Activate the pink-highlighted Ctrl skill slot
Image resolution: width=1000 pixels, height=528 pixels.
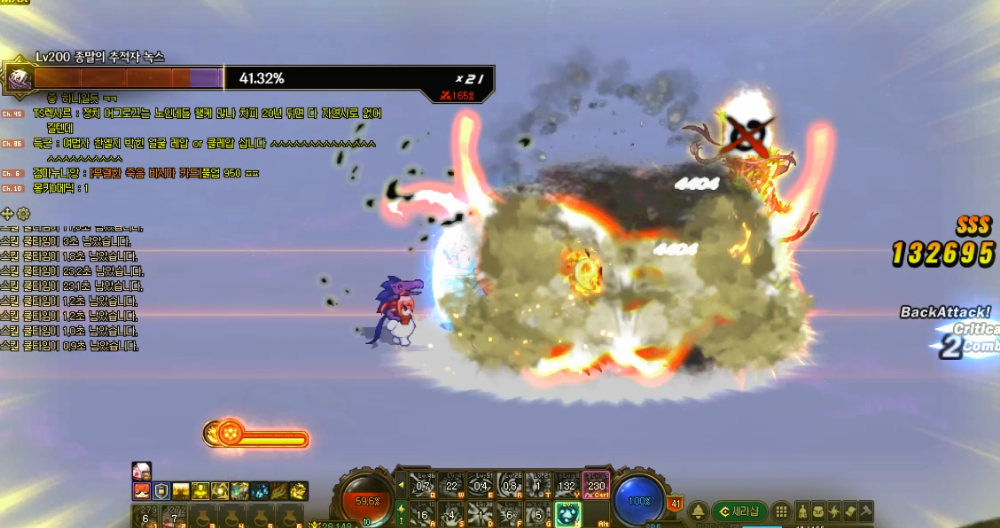pyautogui.click(x=597, y=484)
